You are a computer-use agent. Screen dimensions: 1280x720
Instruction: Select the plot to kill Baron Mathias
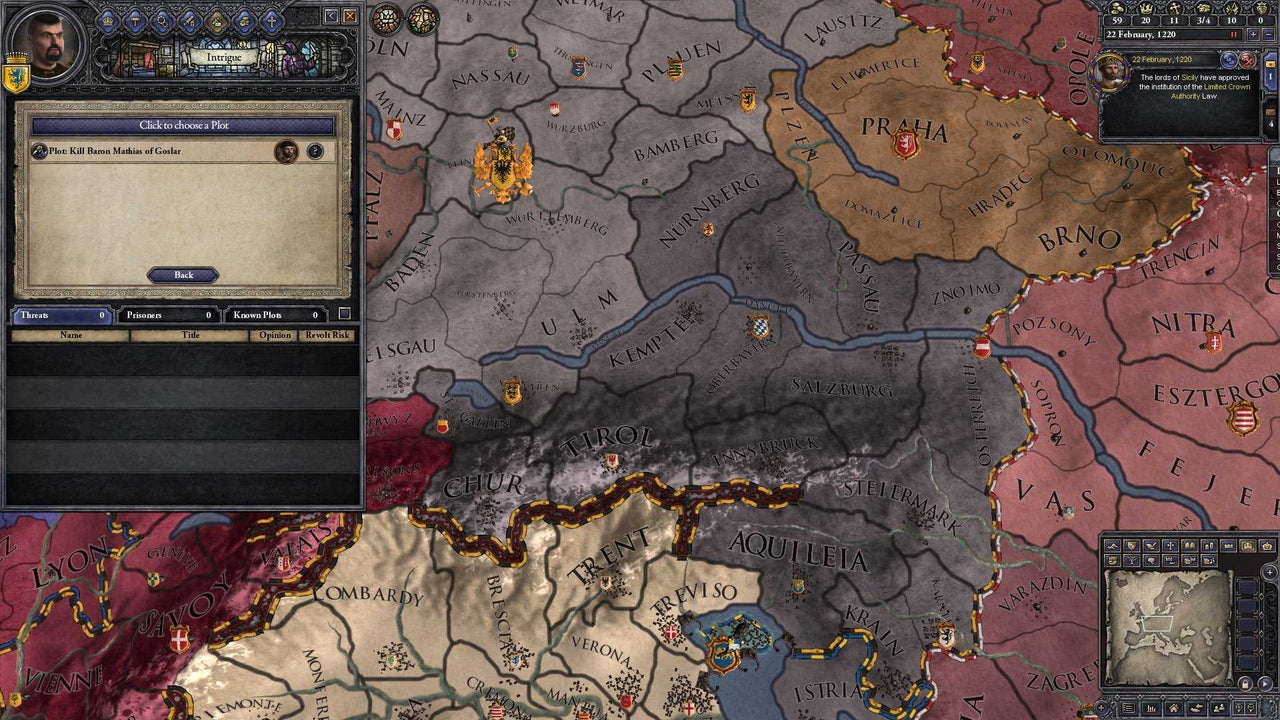click(150, 151)
